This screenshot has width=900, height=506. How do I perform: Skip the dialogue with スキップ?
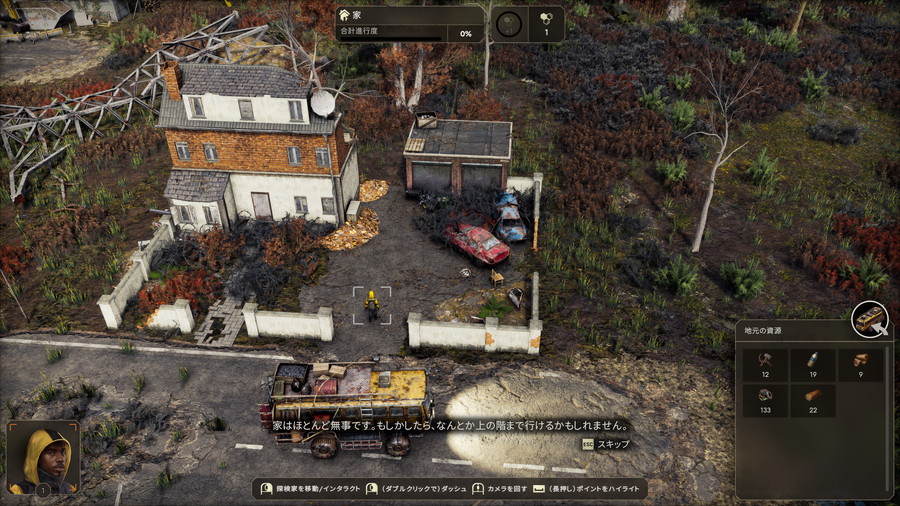click(x=606, y=443)
